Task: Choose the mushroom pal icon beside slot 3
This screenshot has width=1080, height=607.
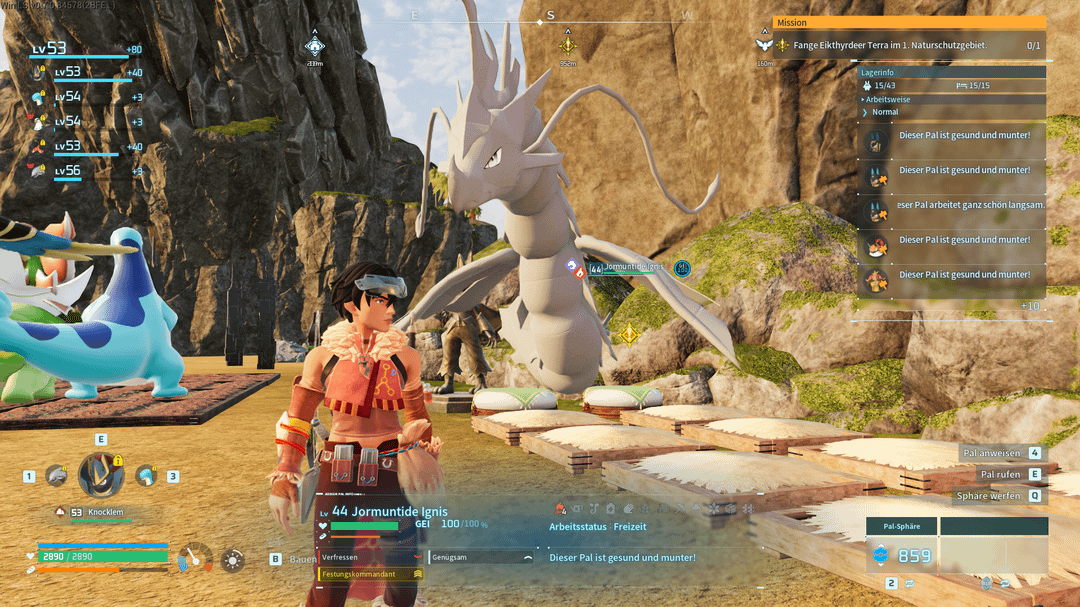Action: pyautogui.click(x=146, y=476)
